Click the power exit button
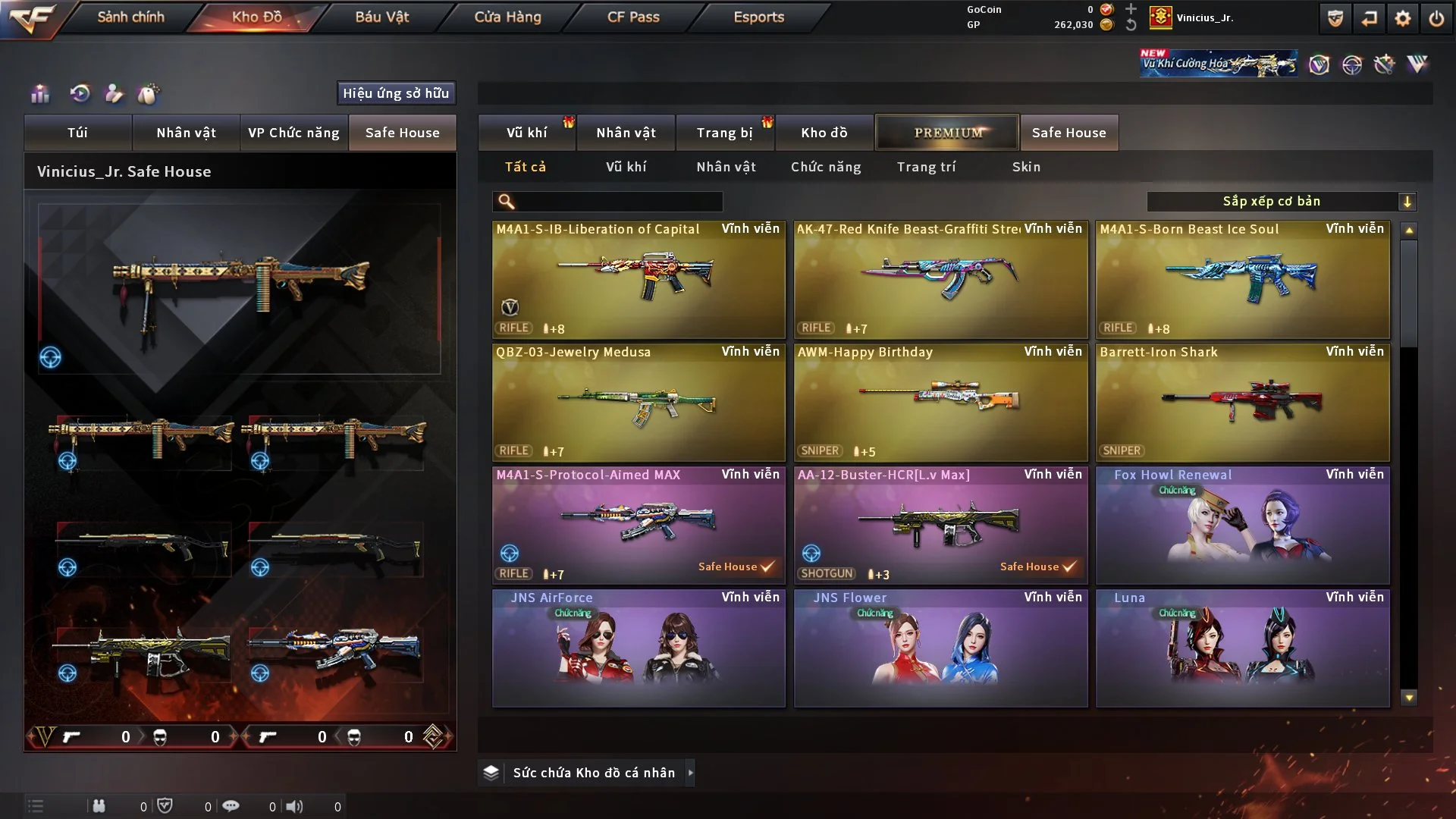 pyautogui.click(x=1436, y=18)
